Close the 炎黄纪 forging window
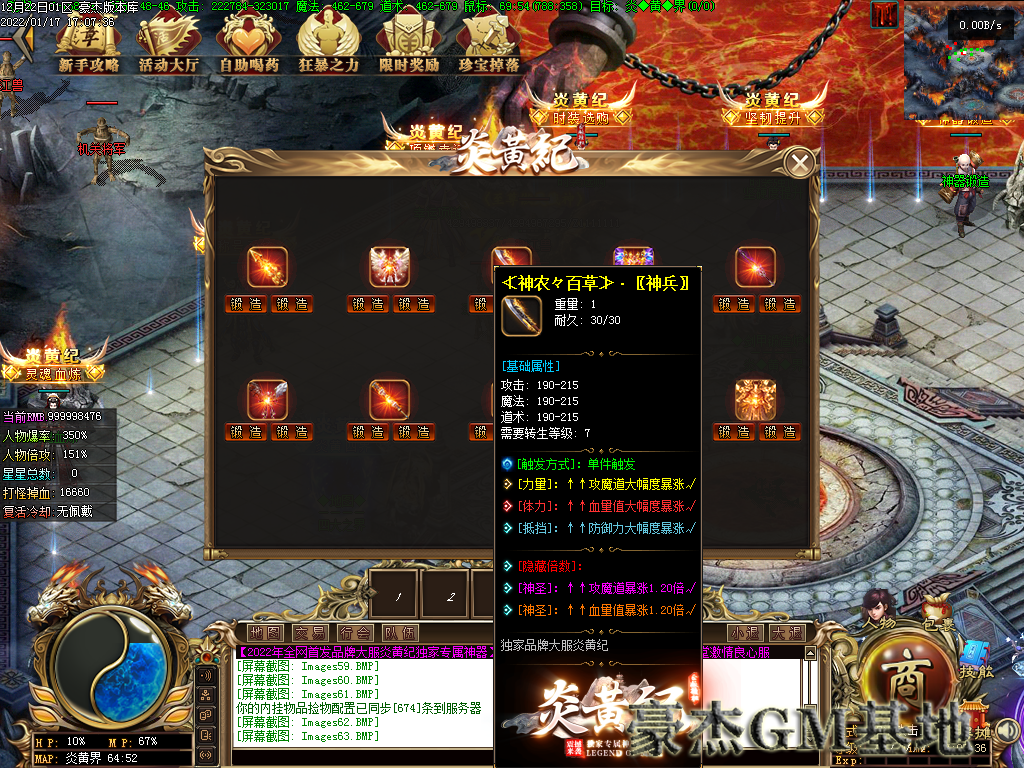Viewport: 1024px width, 768px height. point(799,163)
